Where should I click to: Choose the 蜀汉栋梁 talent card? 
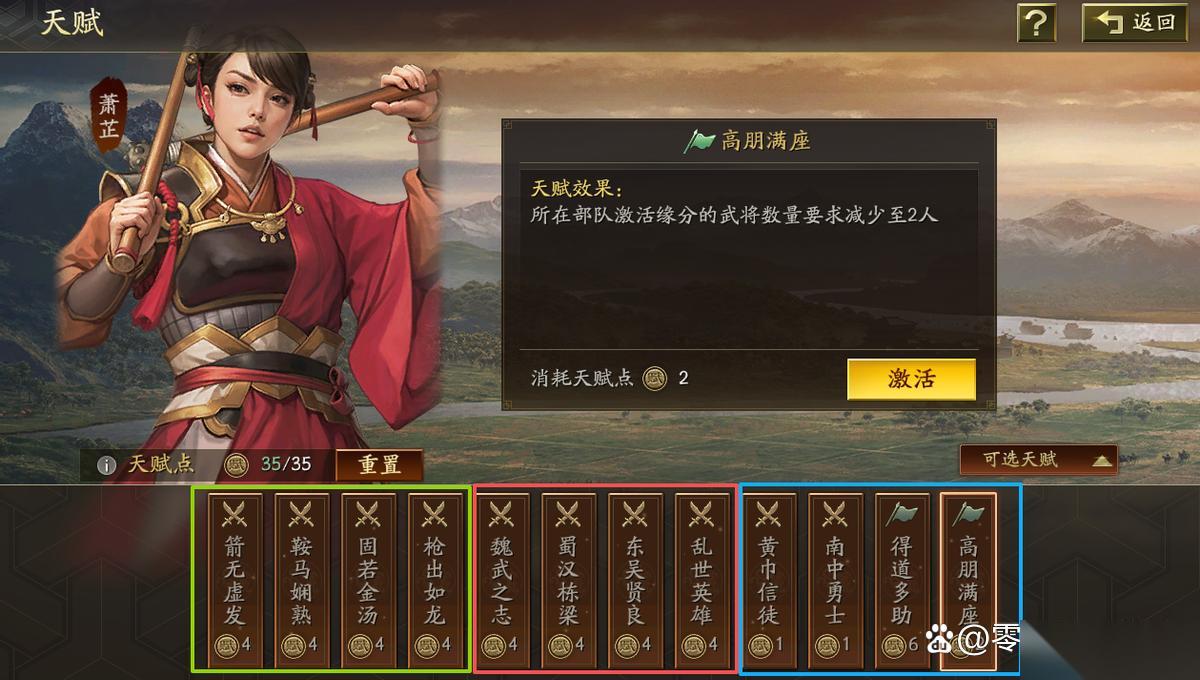[568, 580]
